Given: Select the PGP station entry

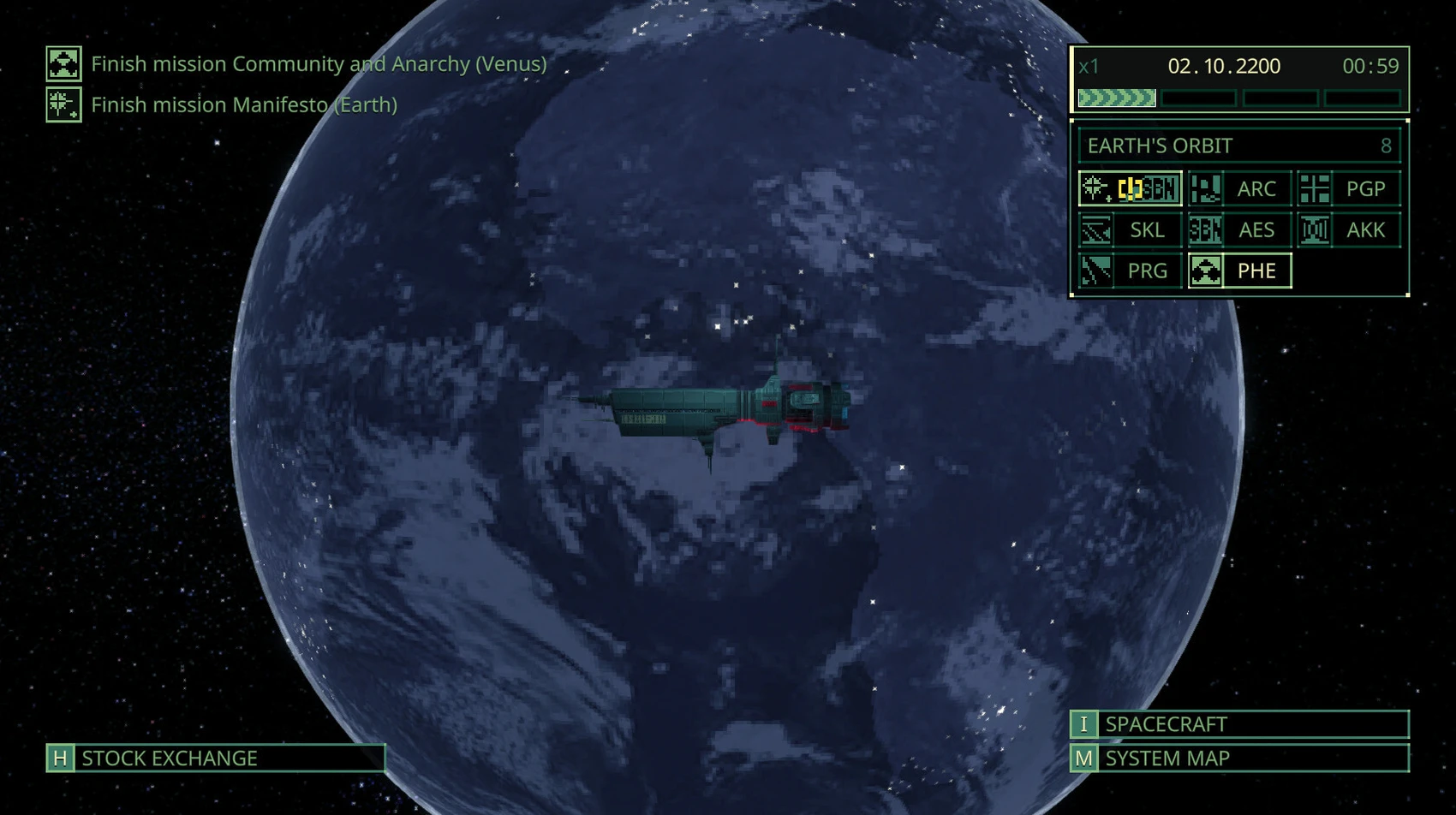Looking at the screenshot, I should [1349, 188].
